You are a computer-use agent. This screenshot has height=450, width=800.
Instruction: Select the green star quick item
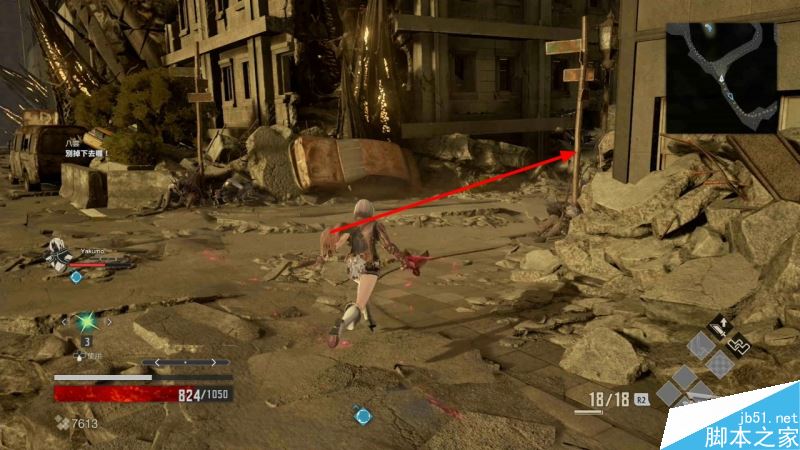tap(84, 322)
